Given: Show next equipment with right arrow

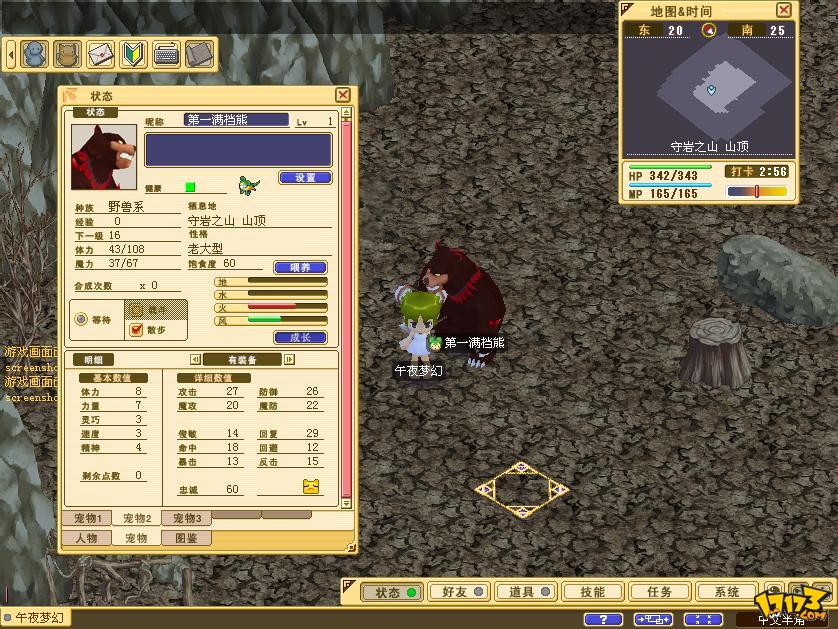Looking at the screenshot, I should point(290,360).
